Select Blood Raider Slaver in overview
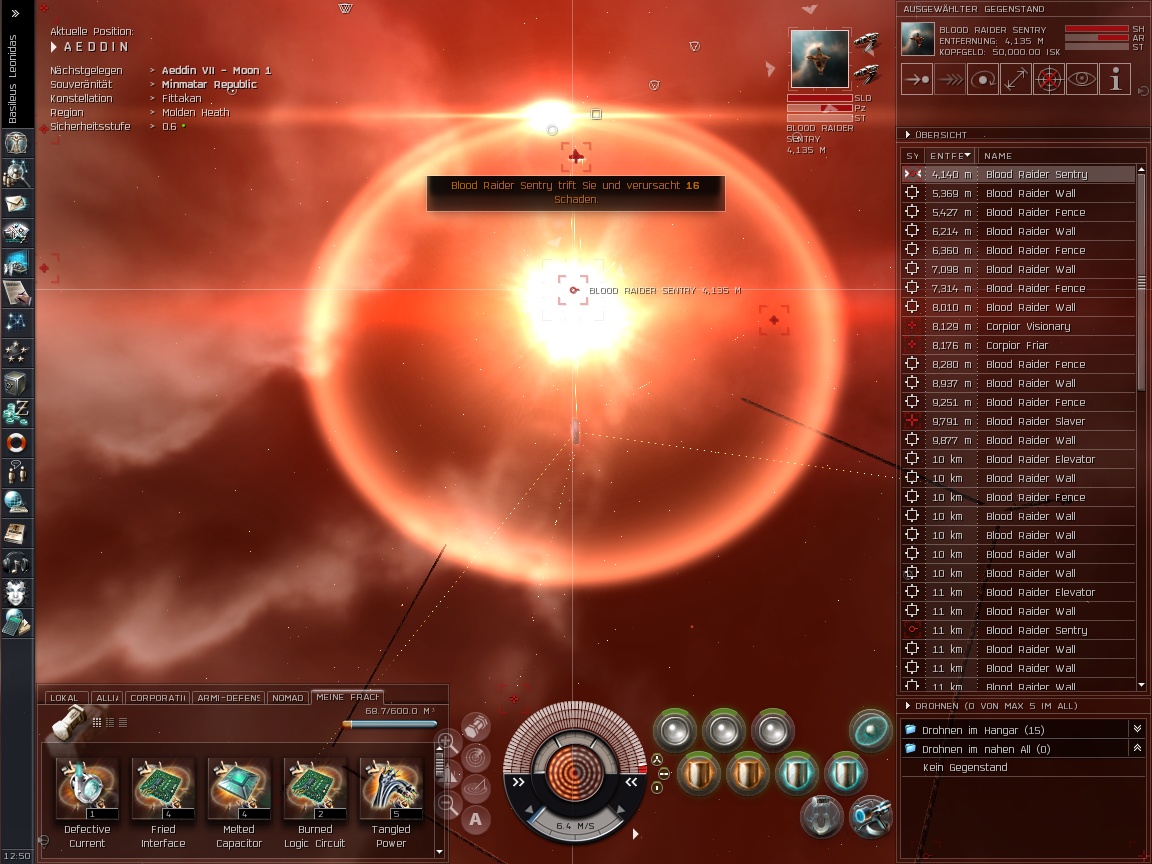 coord(1034,421)
